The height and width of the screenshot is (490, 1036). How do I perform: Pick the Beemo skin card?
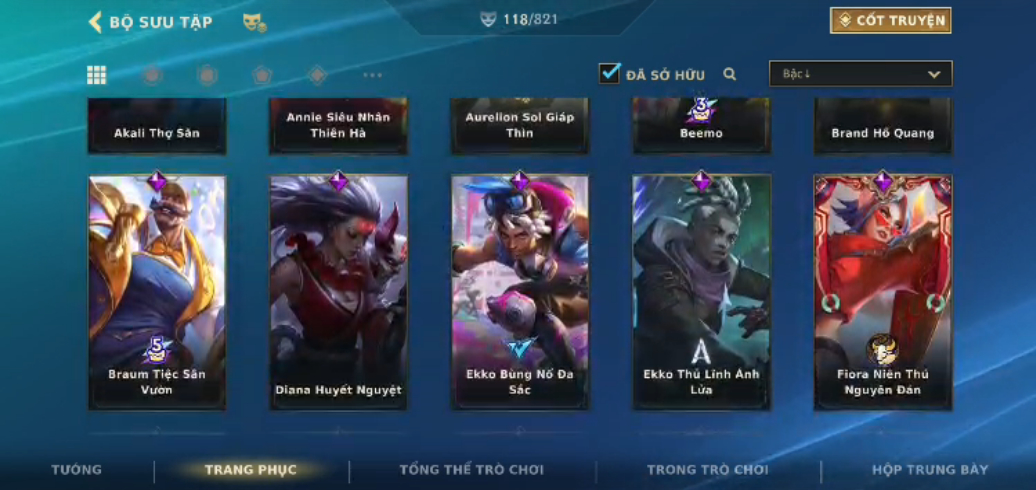[x=701, y=127]
